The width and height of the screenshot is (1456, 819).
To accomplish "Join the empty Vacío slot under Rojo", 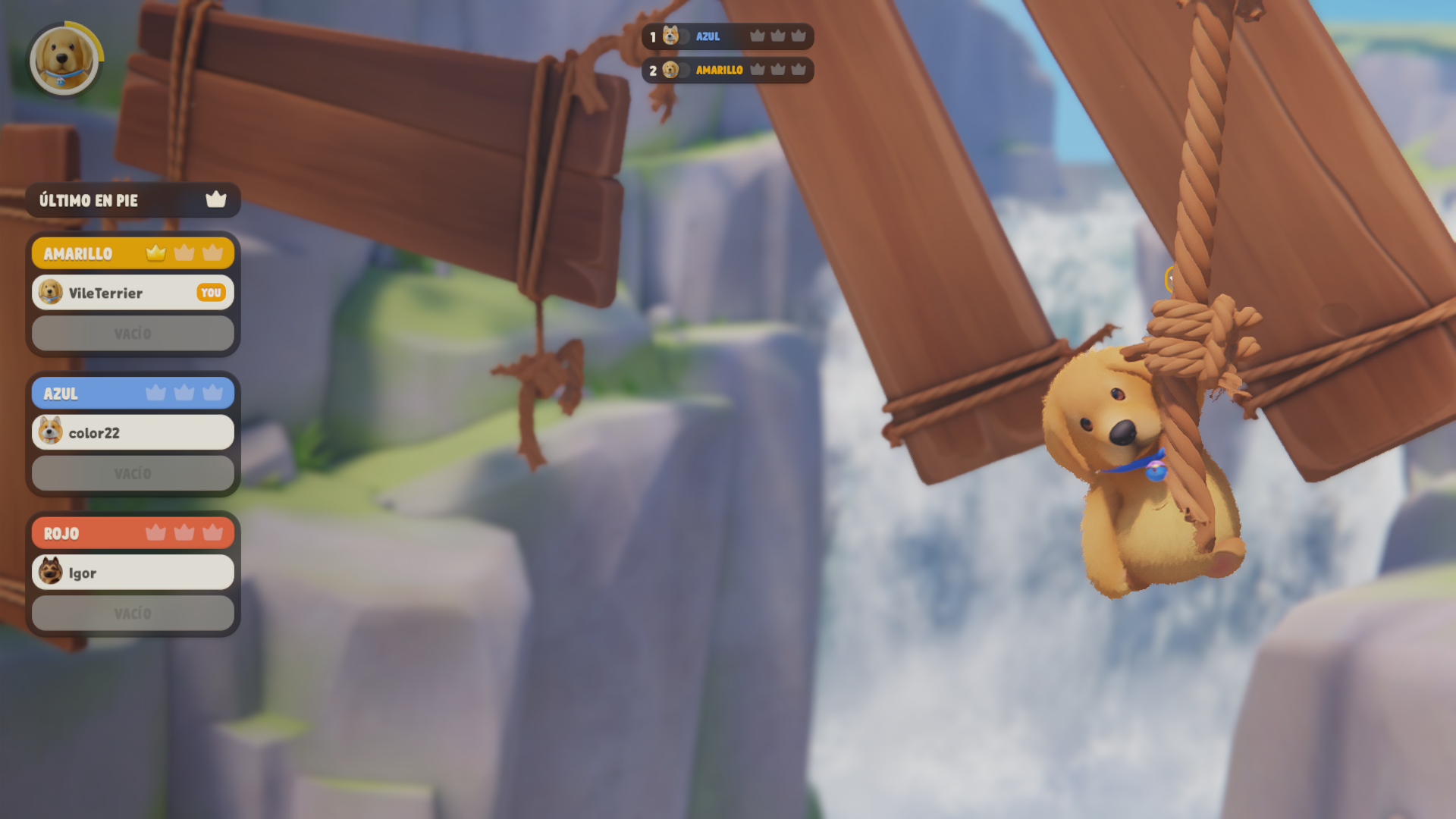I will coord(133,613).
